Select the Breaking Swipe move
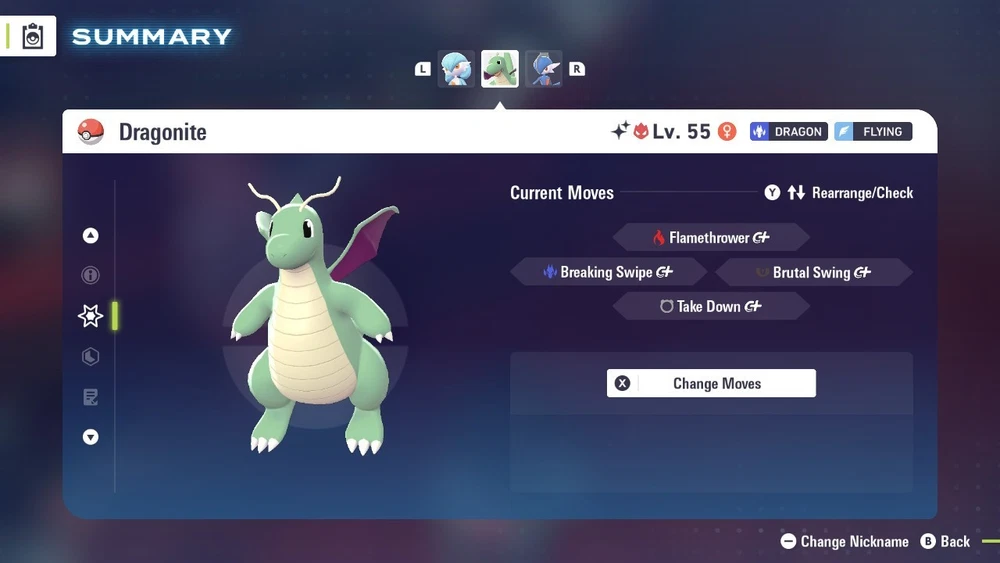The width and height of the screenshot is (1000, 563). pyautogui.click(x=607, y=272)
